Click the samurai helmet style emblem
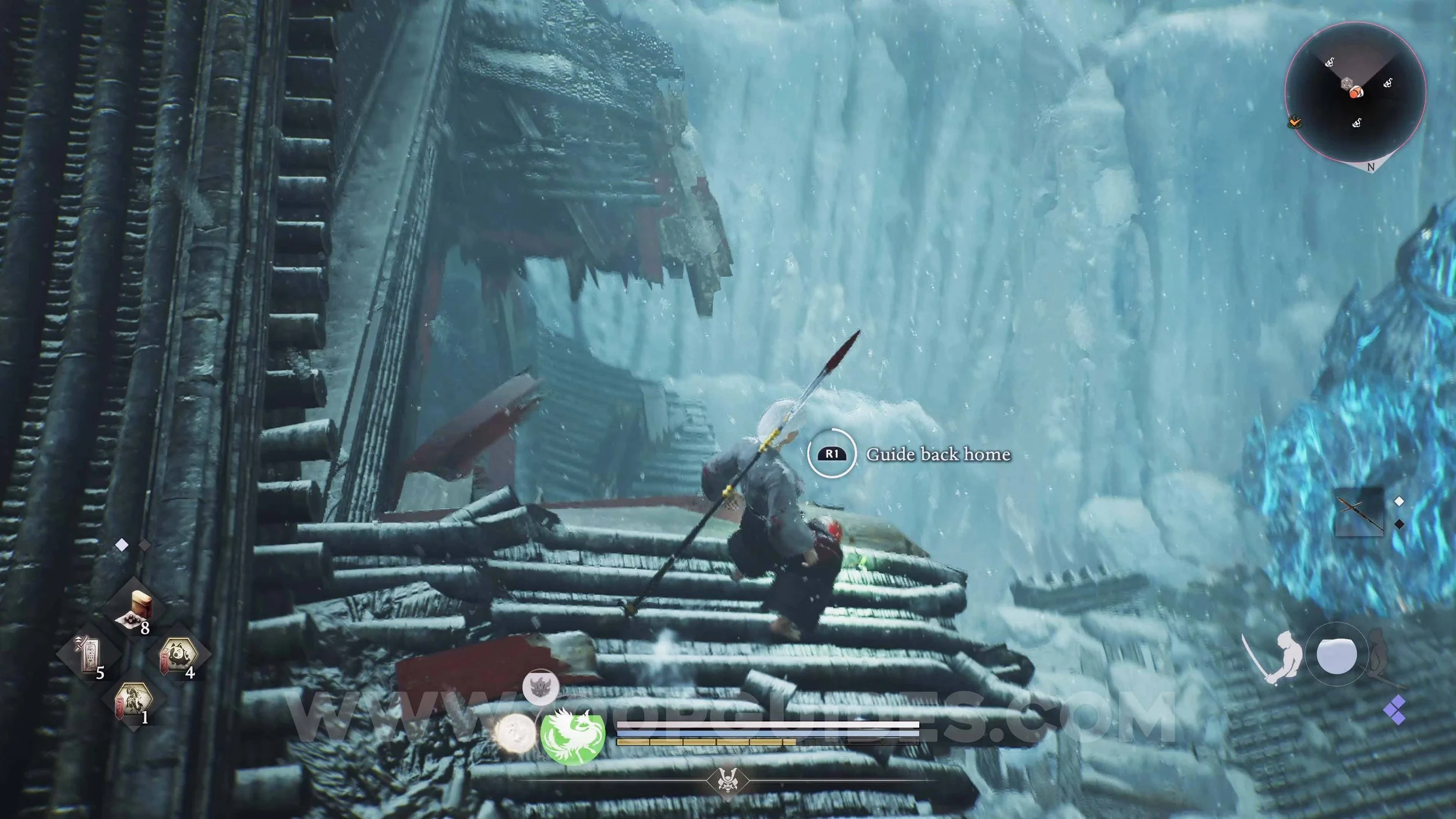Viewport: 1456px width, 819px height. click(727, 780)
